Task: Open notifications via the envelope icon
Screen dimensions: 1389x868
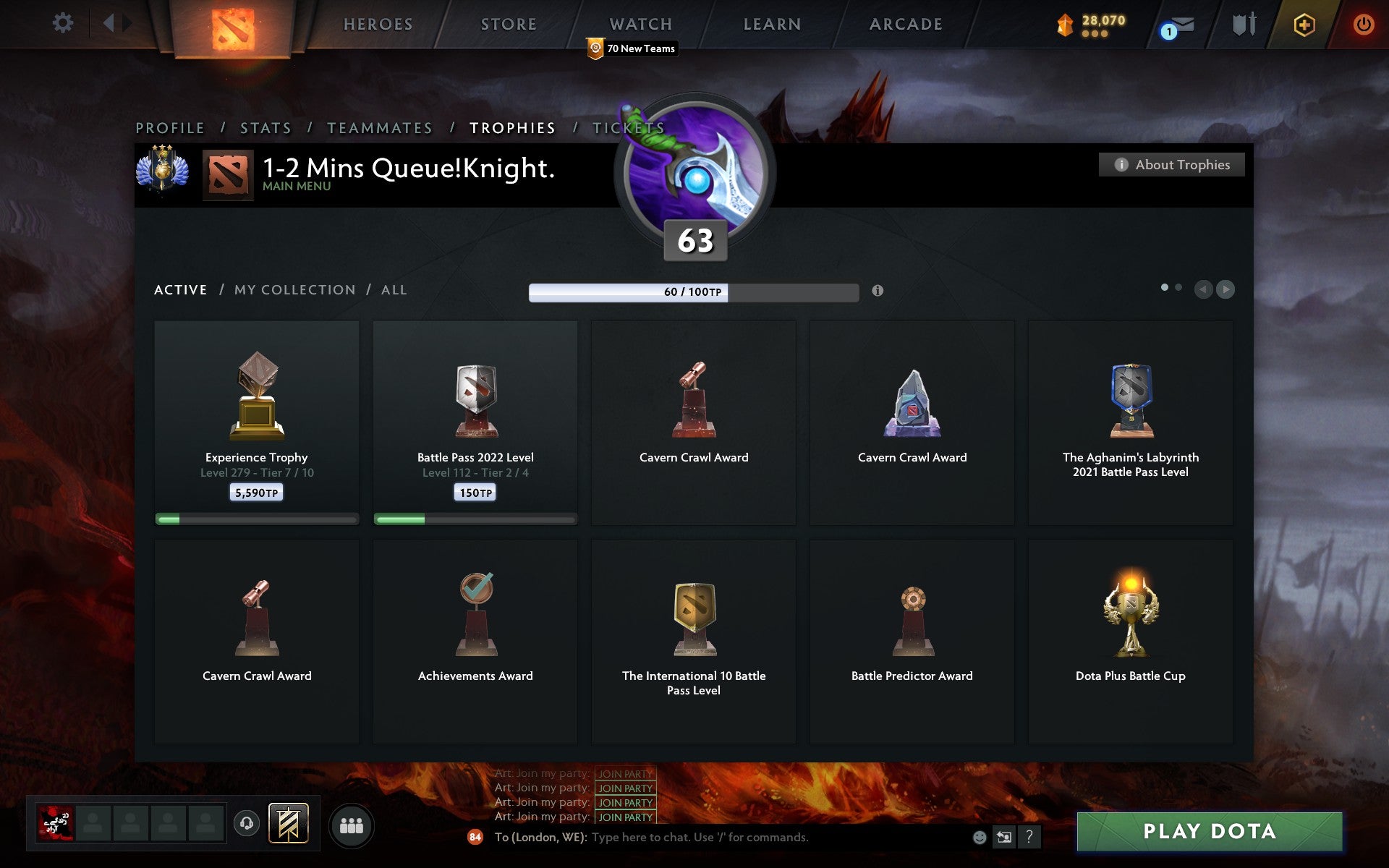Action: (1181, 24)
